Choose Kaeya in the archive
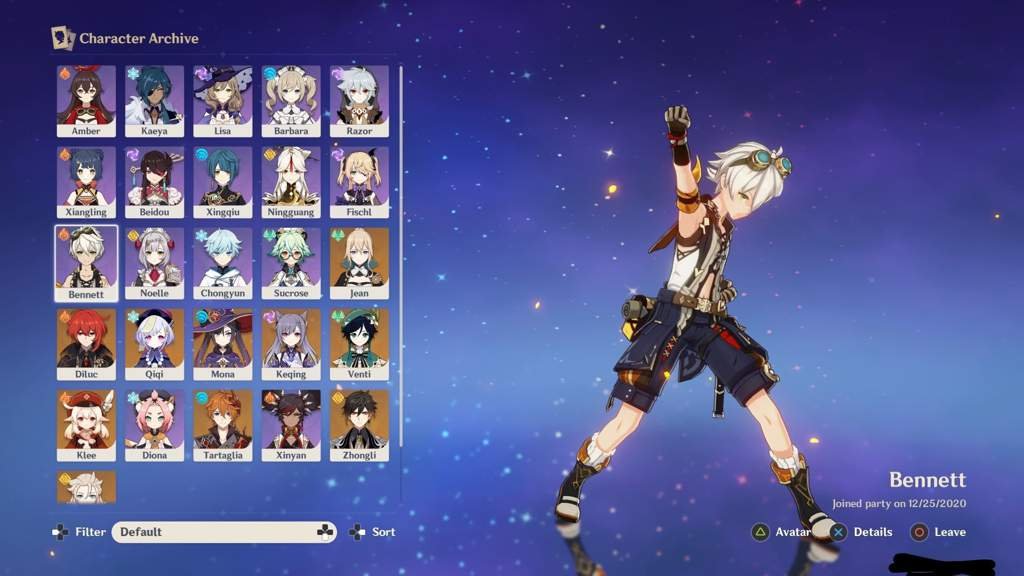The height and width of the screenshot is (576, 1024). point(154,98)
